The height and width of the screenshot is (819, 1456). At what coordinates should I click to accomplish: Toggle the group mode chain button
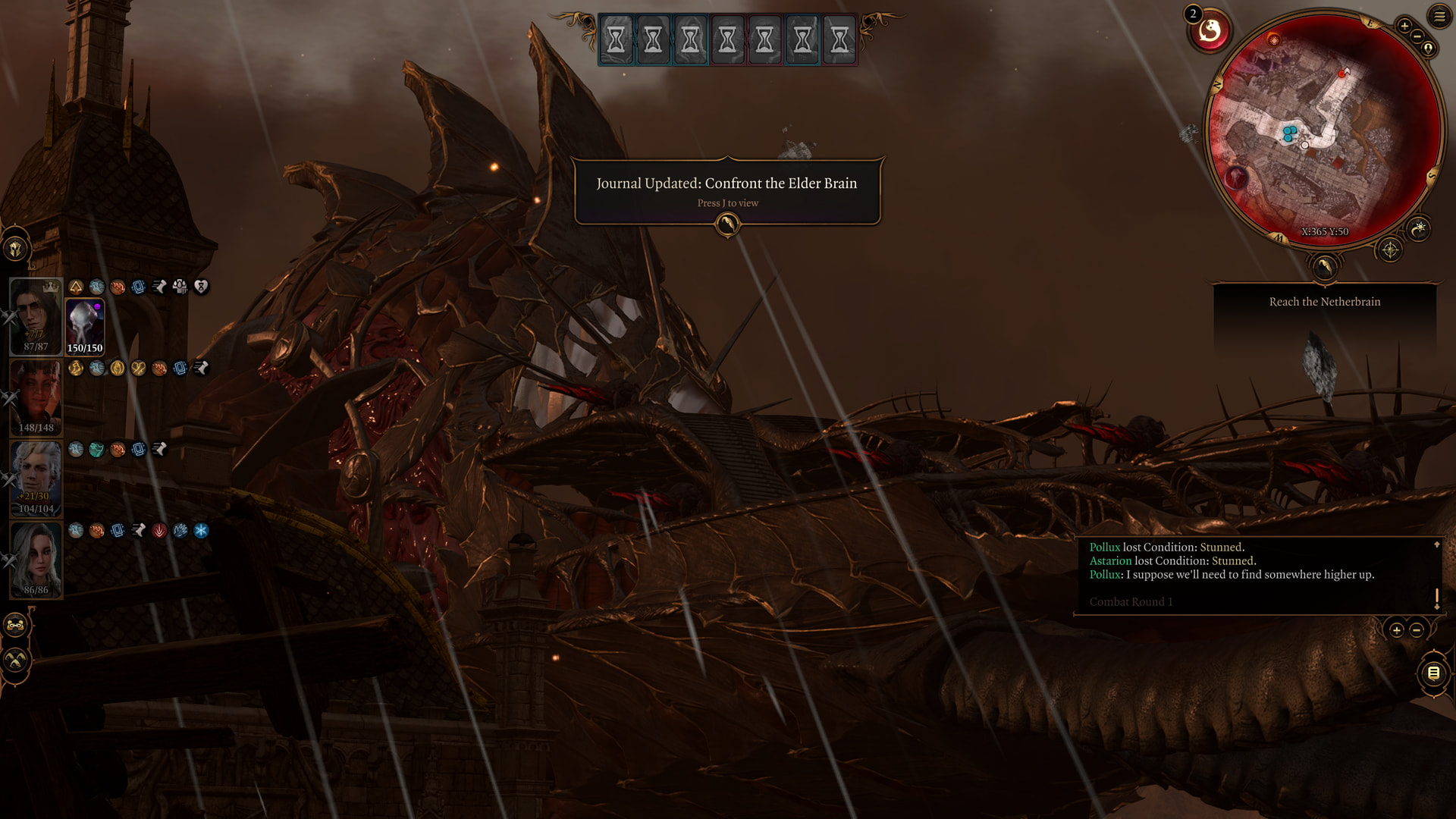point(16,626)
